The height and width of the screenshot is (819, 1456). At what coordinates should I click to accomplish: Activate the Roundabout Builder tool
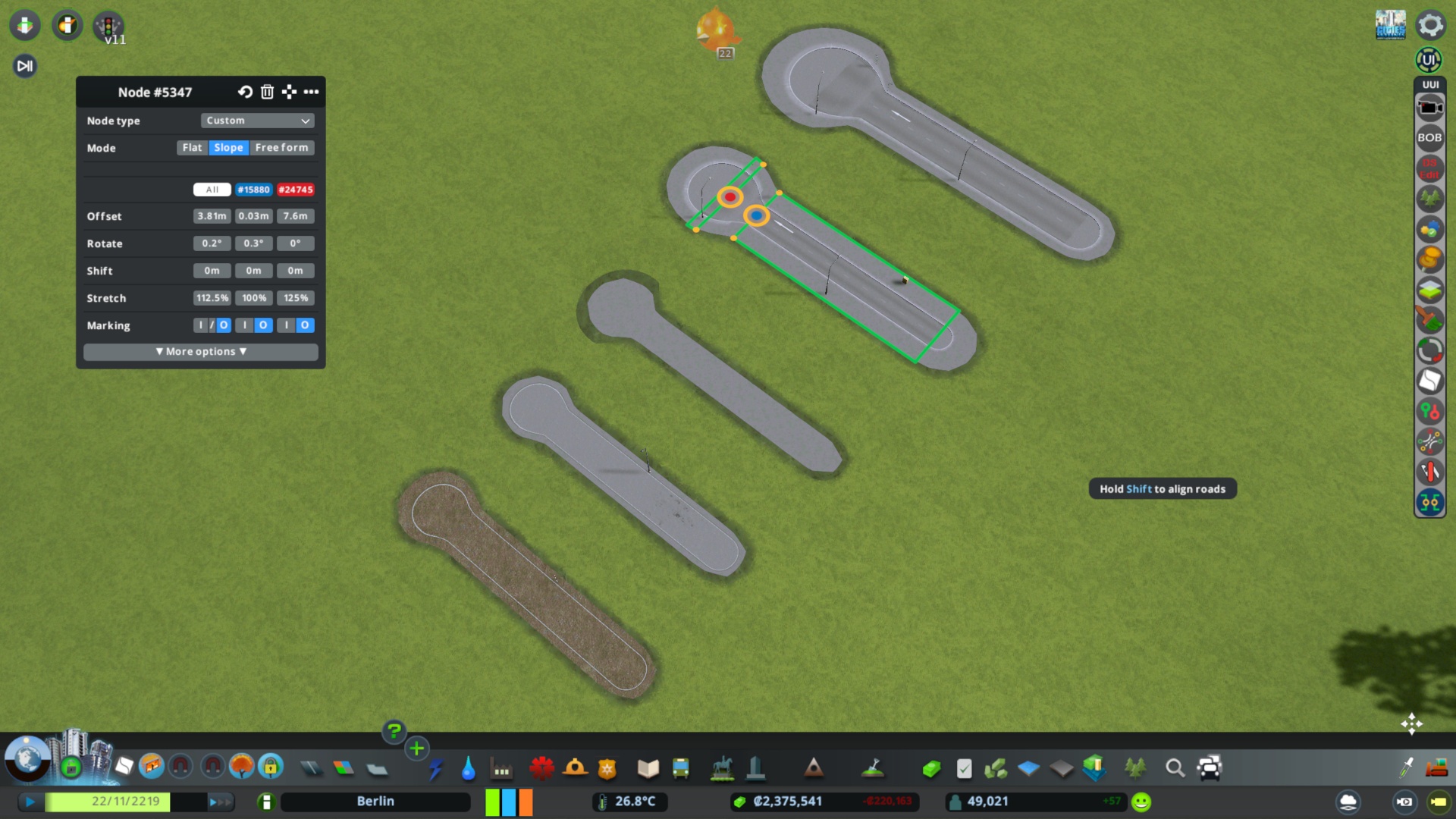(1429, 350)
